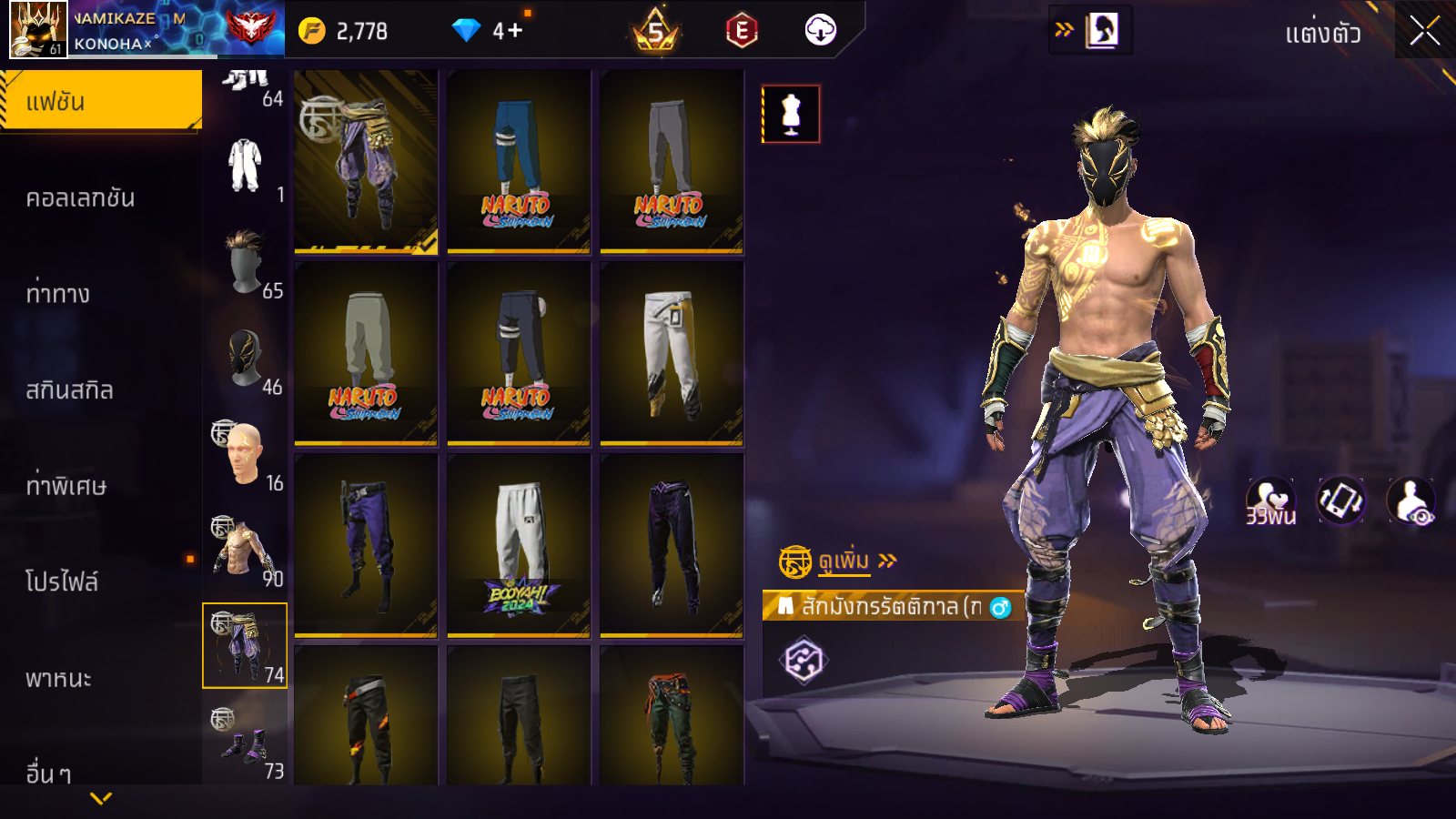Go to the โปรไฟล์ profile tab

pyautogui.click(x=62, y=581)
